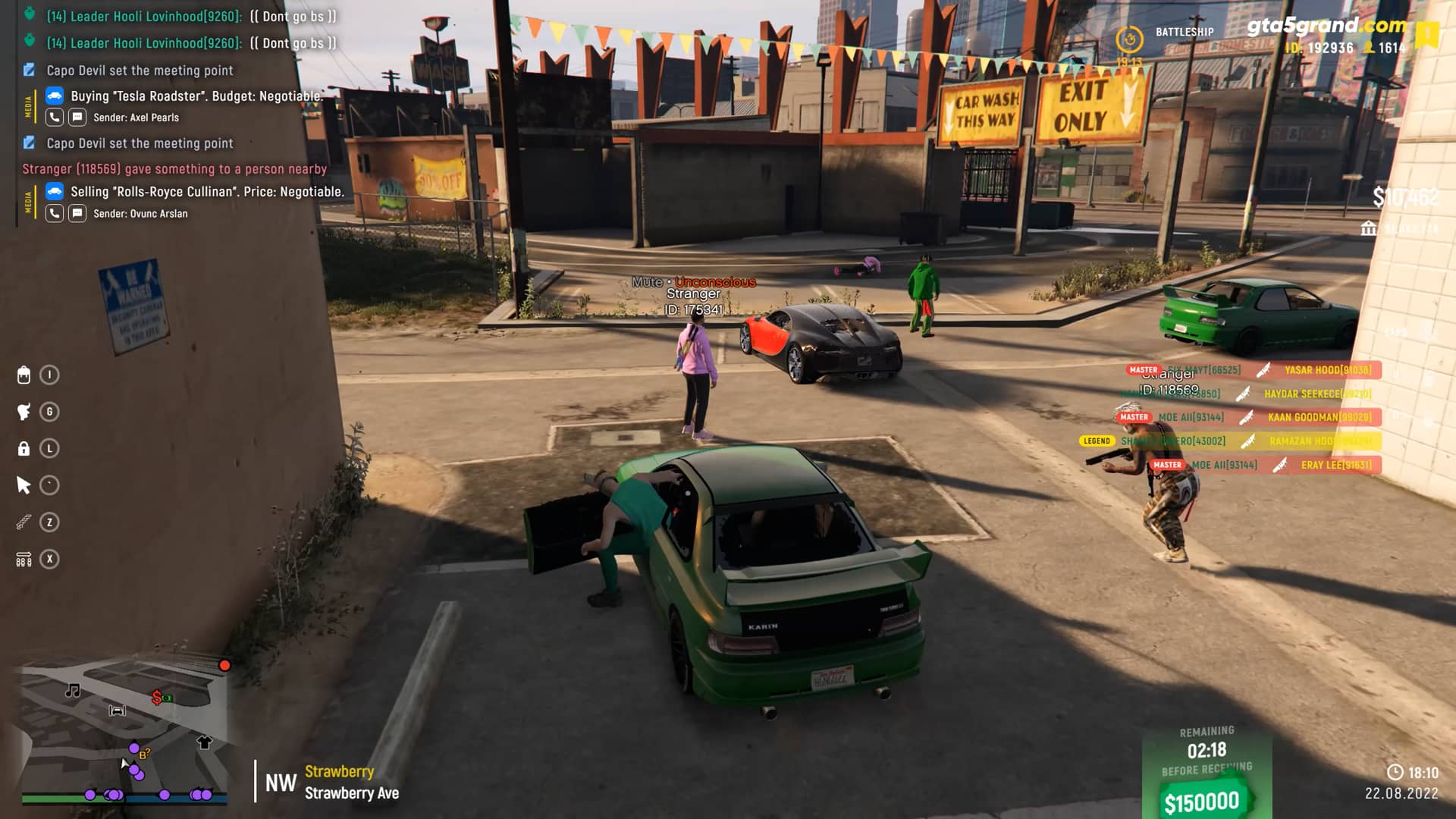Select the clothing store shirt marker
1456x819 pixels.
204,742
